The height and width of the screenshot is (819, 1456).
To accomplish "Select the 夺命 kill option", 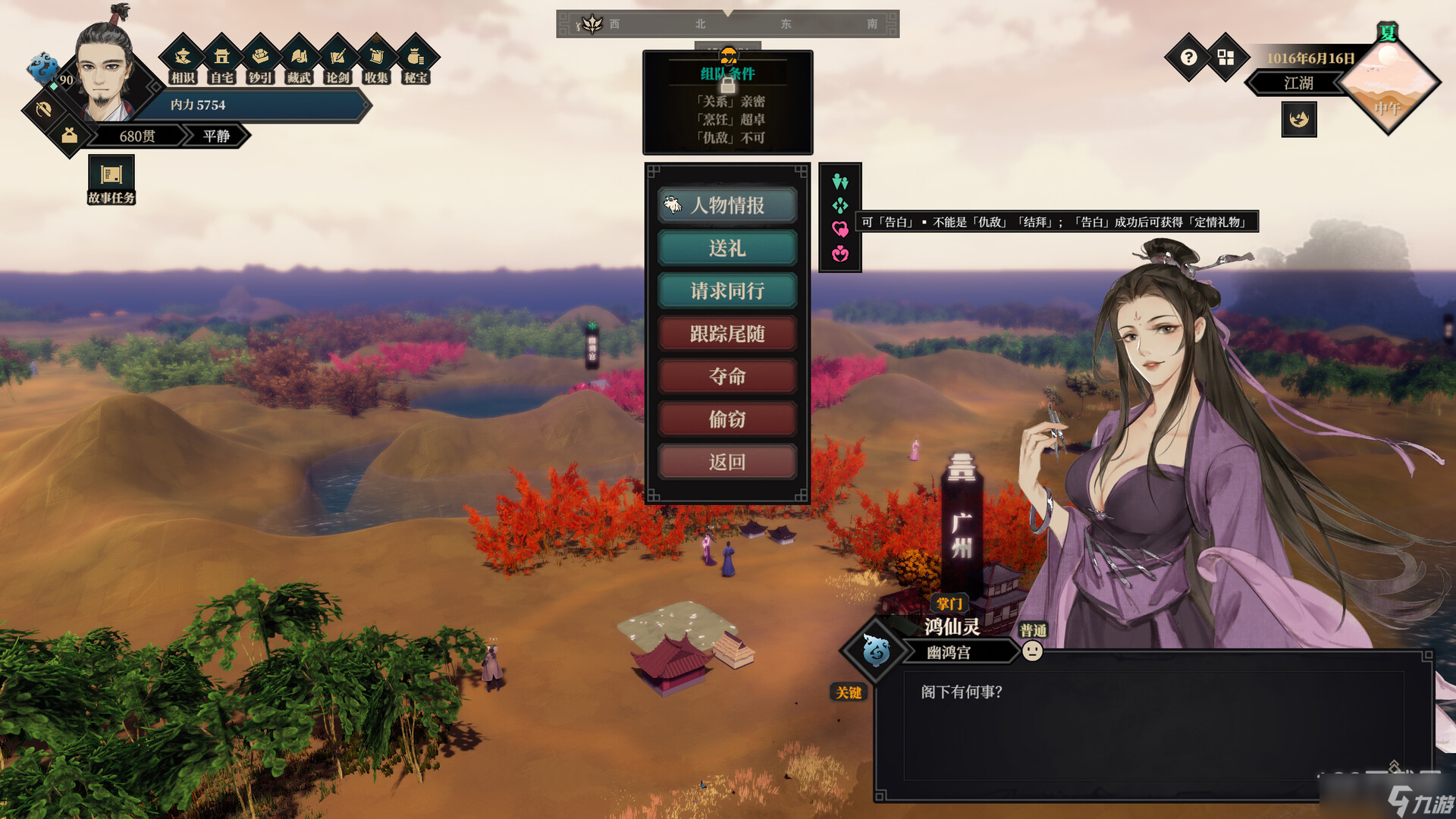I will point(726,376).
